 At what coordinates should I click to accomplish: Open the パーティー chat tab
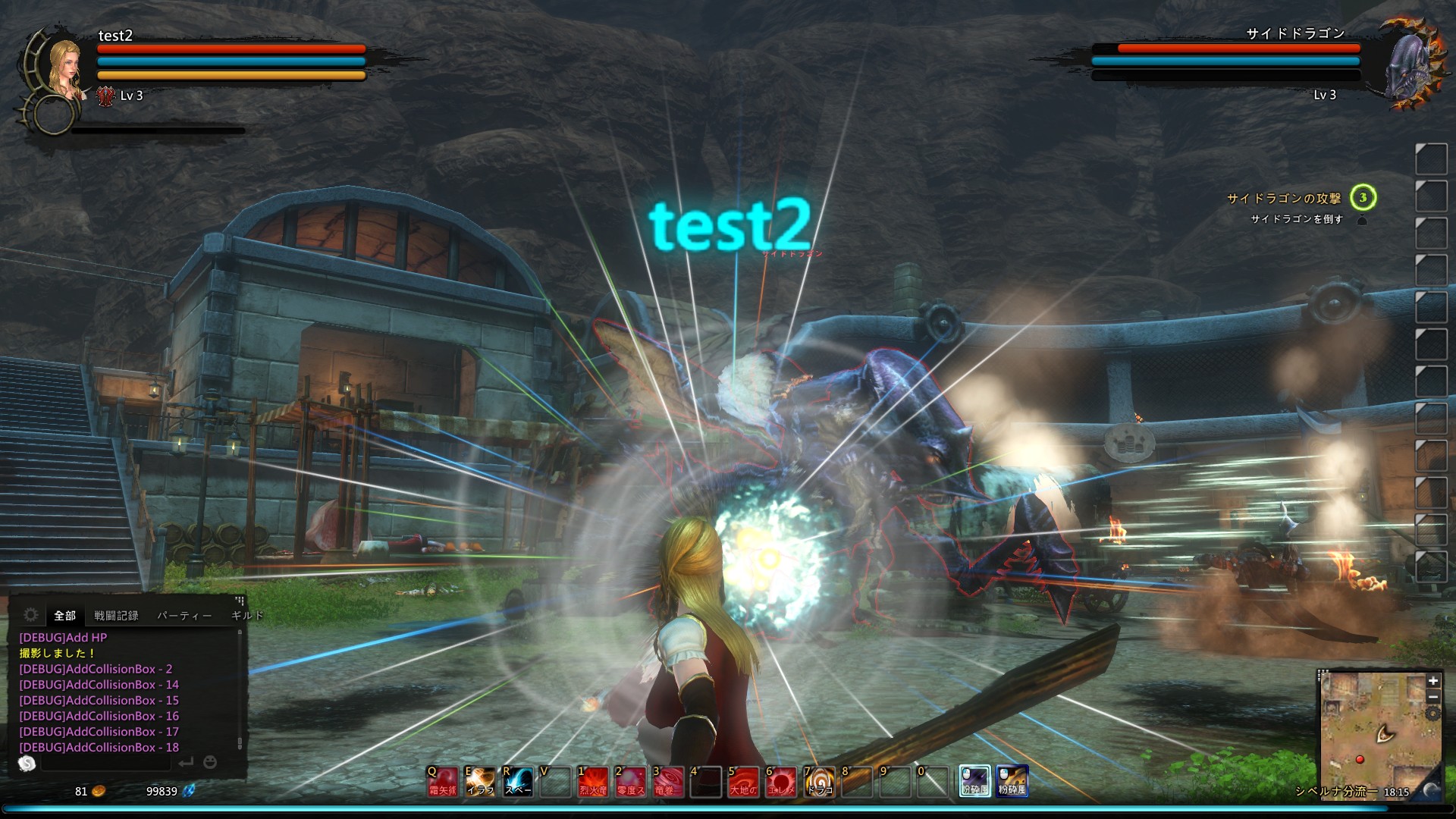click(x=184, y=616)
